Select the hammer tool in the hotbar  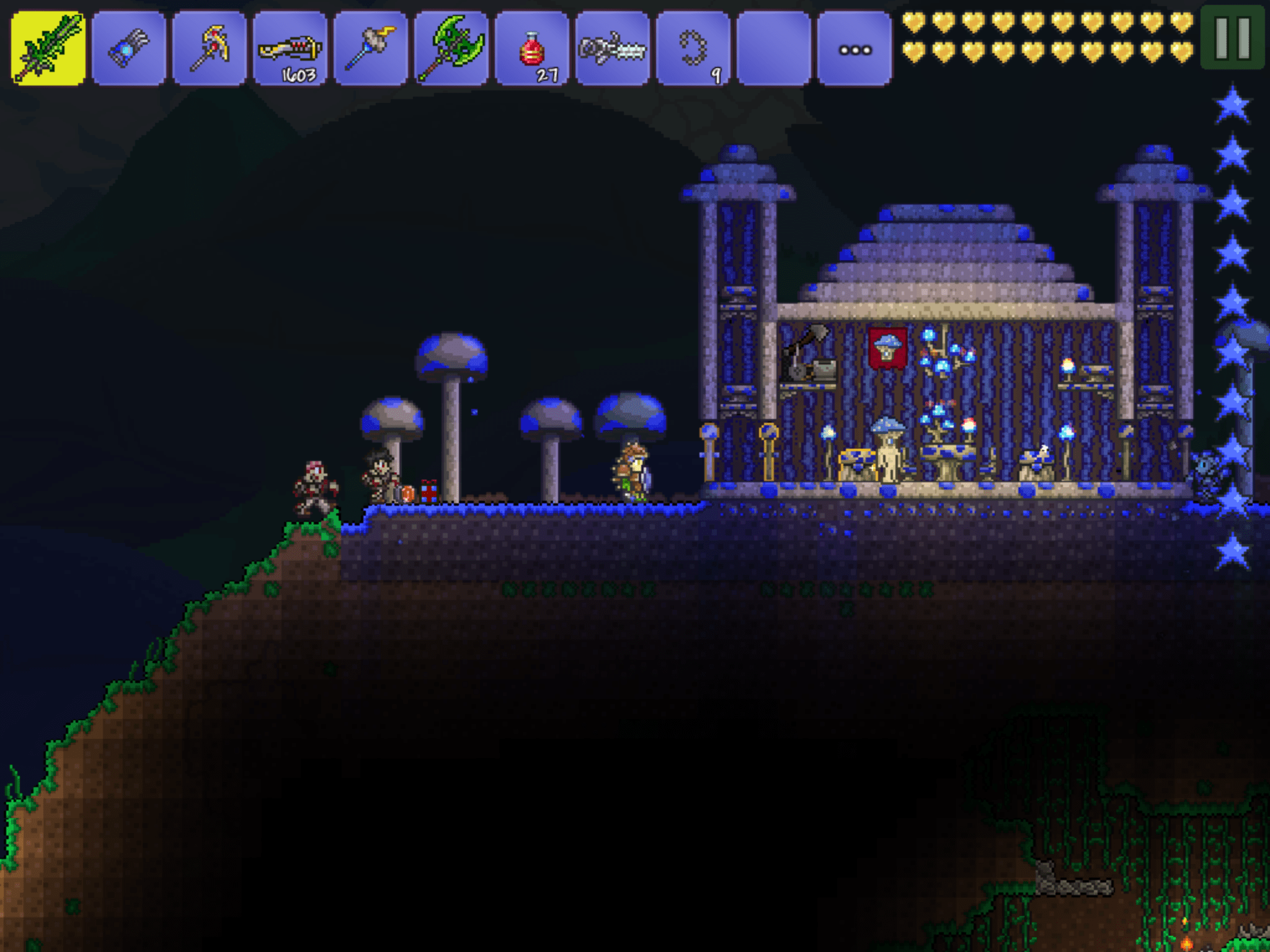click(x=373, y=45)
